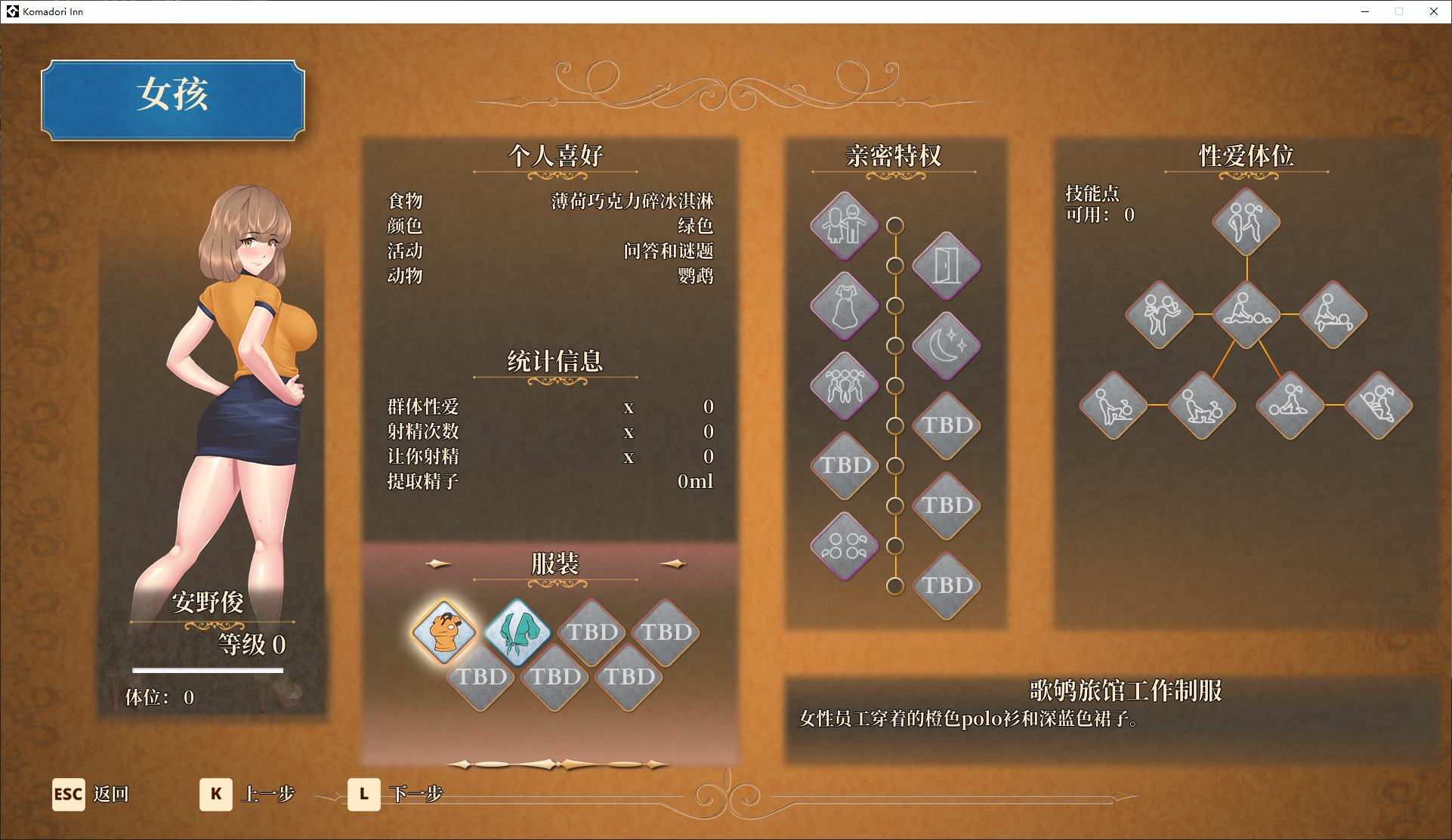Expand right arrow beside 服装 header
The height and width of the screenshot is (840, 1452).
675,562
